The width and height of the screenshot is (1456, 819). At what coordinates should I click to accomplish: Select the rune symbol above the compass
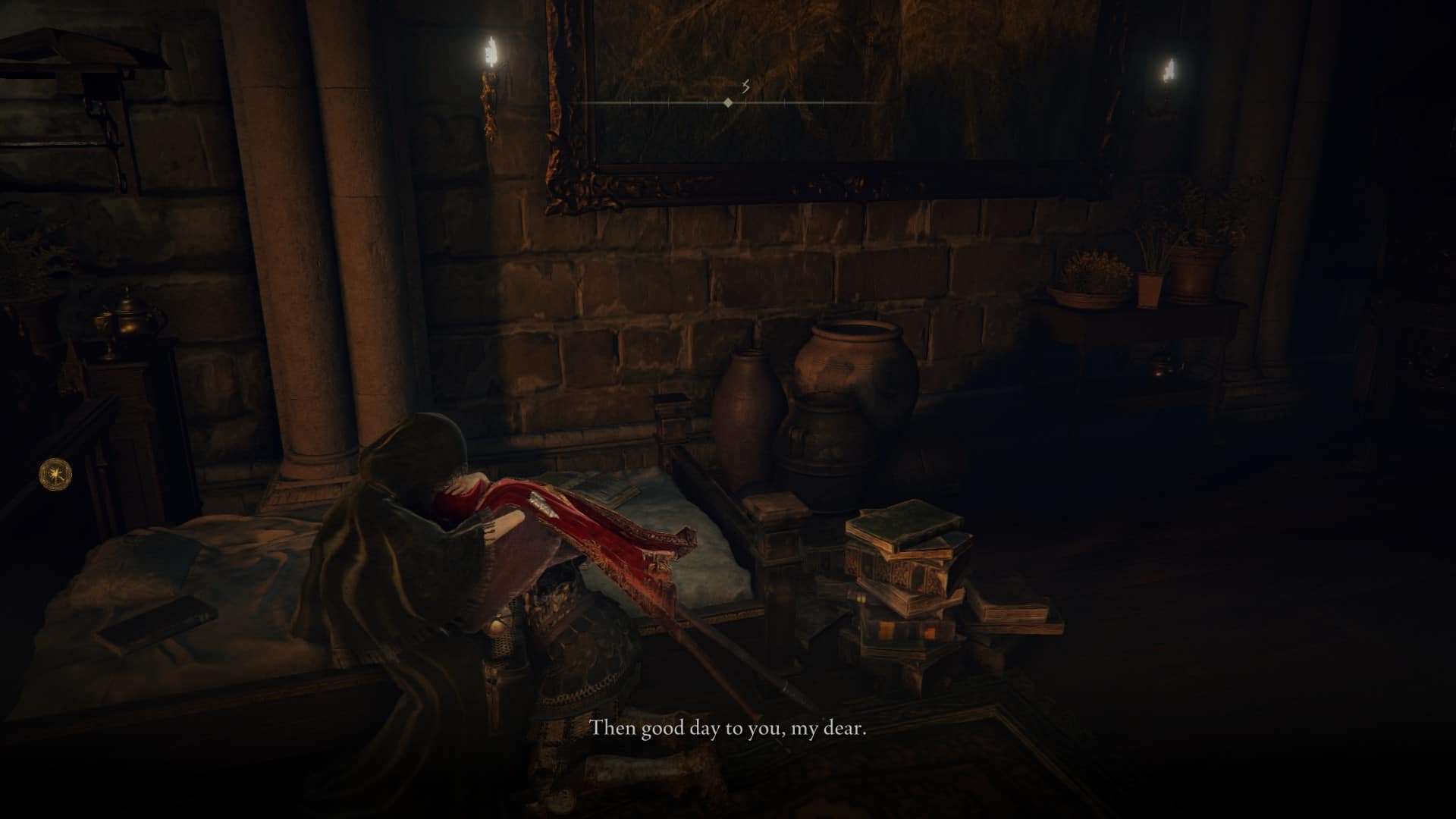(x=747, y=86)
